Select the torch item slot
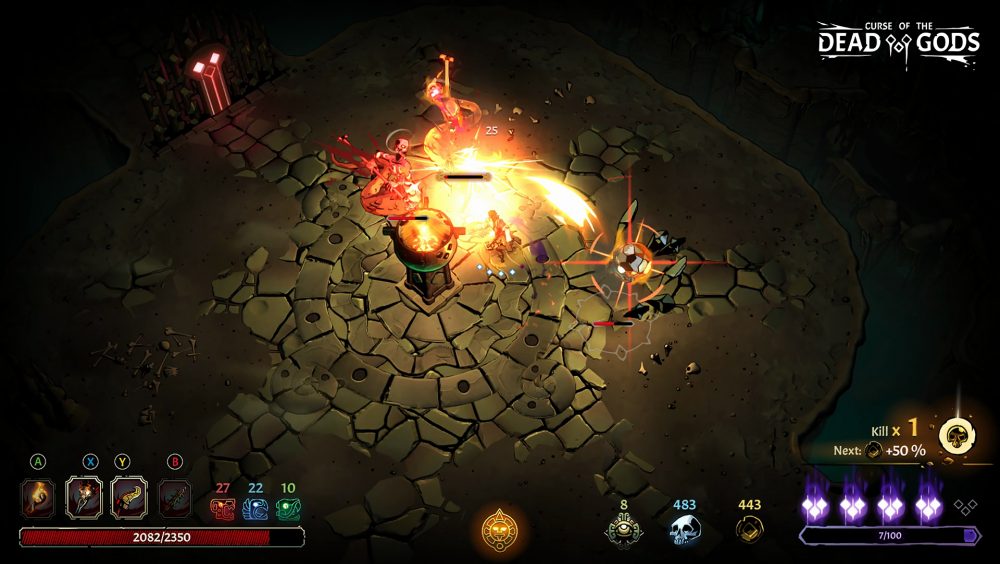The height and width of the screenshot is (564, 1000). tap(38, 496)
